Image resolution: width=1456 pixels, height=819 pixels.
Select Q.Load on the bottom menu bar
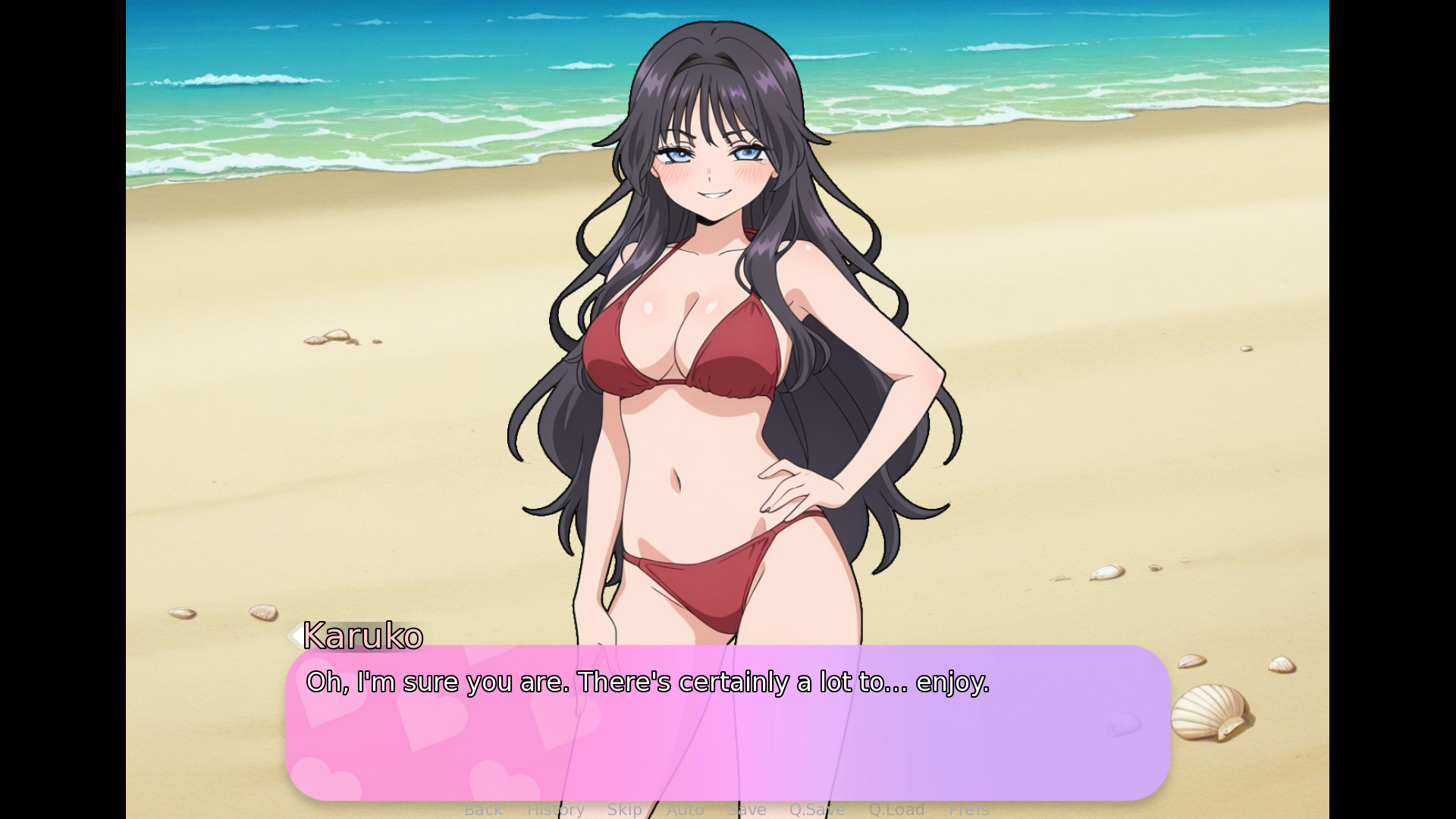coord(896,809)
